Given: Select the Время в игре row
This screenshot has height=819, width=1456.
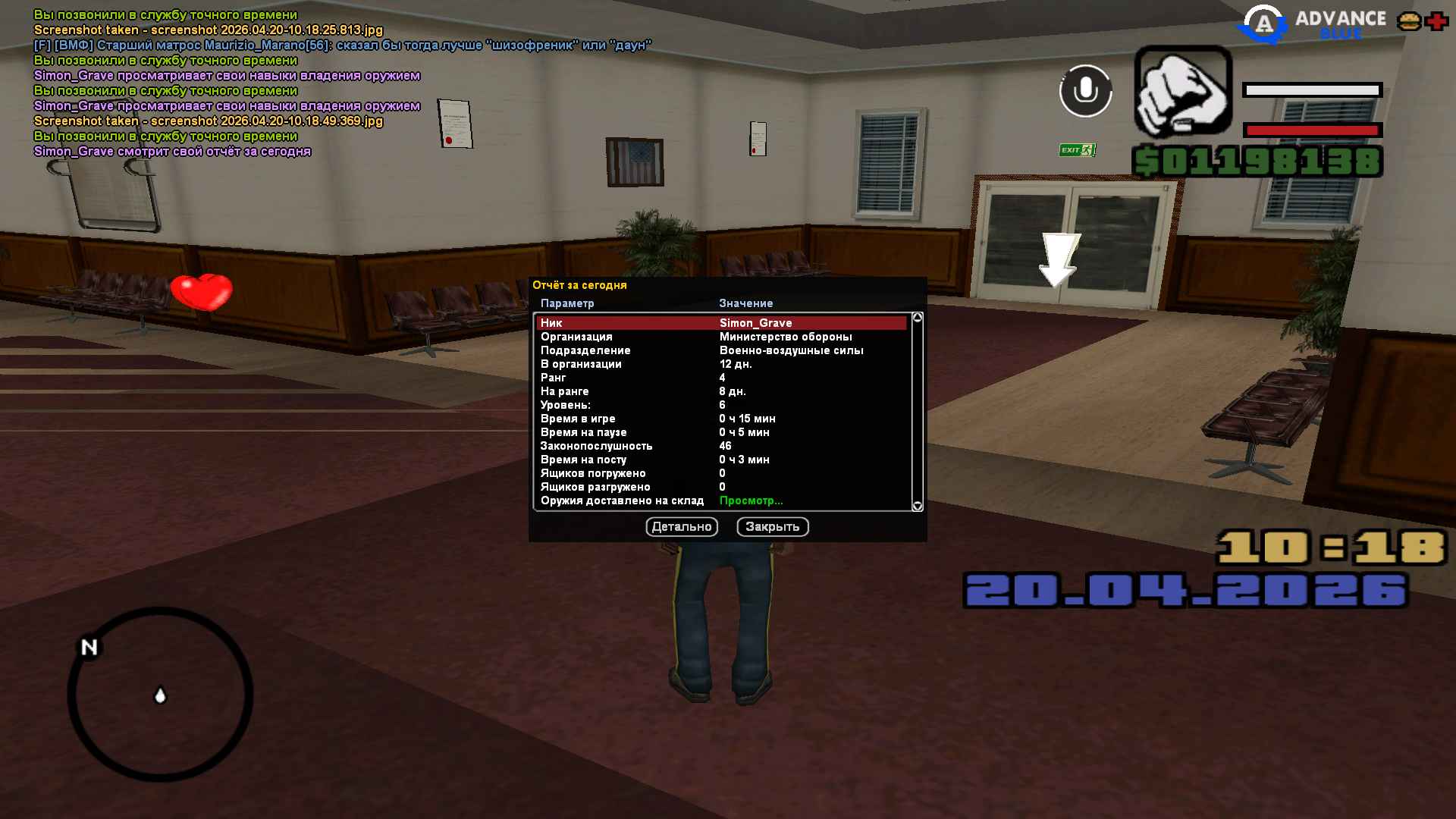Looking at the screenshot, I should 720,419.
